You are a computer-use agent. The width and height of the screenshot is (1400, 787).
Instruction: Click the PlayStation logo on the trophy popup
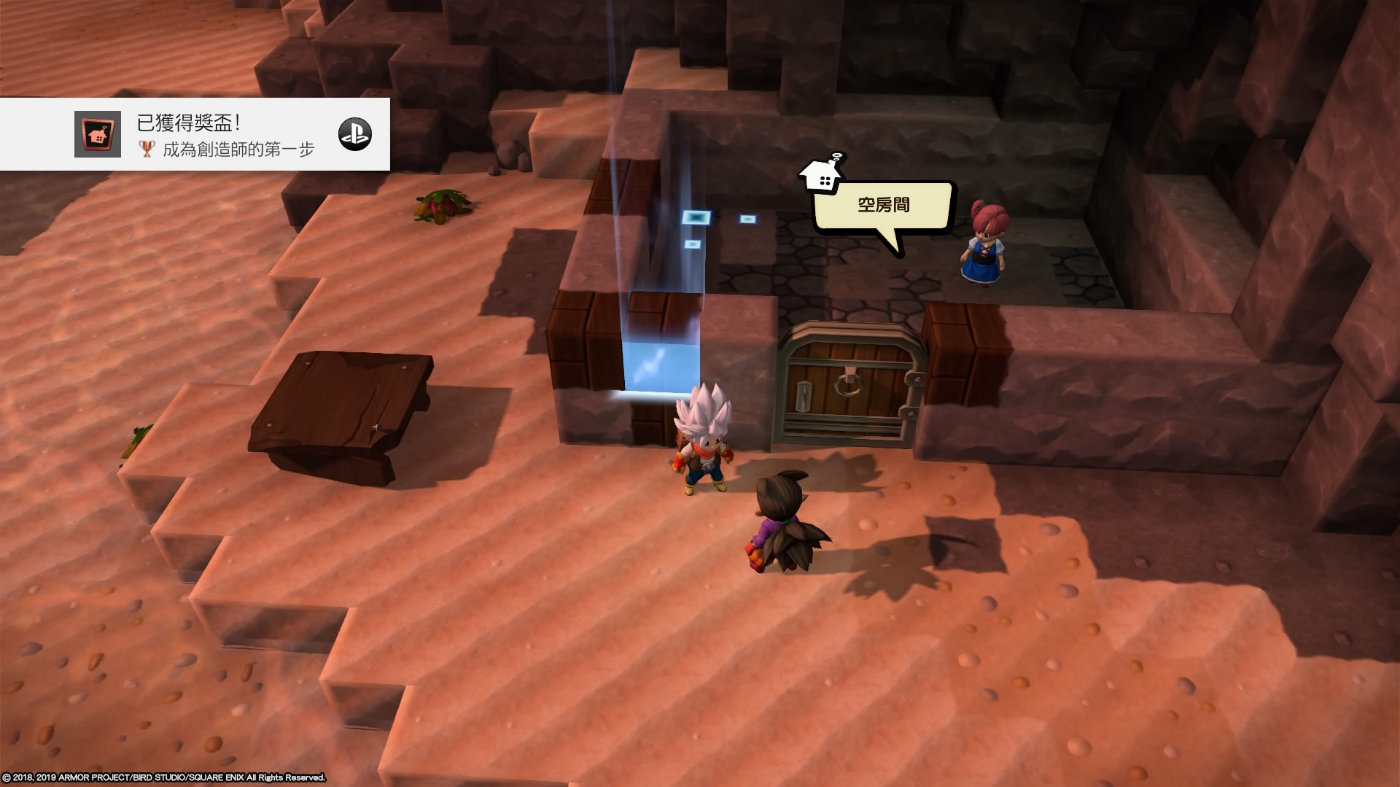tap(354, 134)
